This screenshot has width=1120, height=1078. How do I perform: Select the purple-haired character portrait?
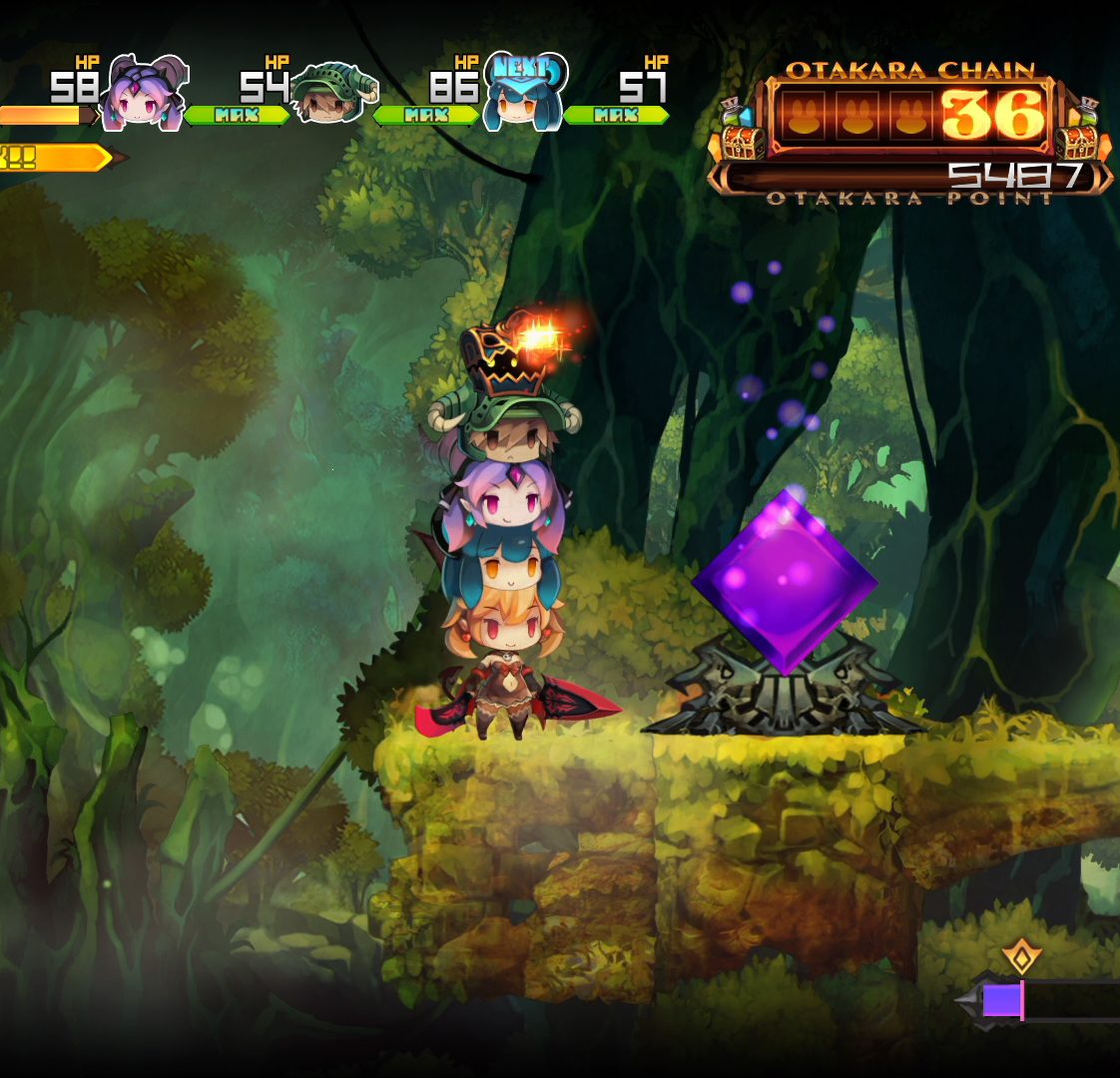click(145, 93)
